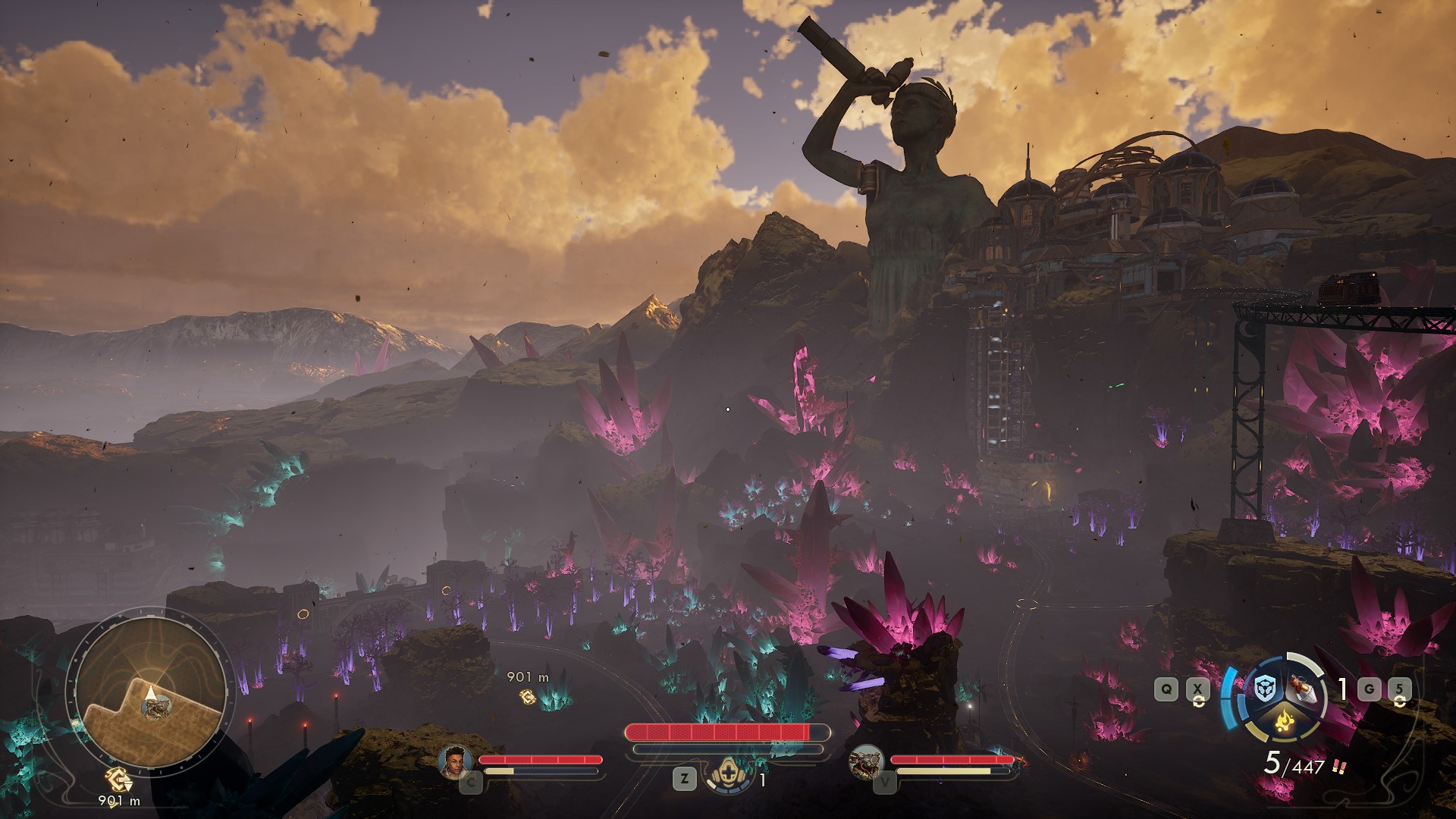The width and height of the screenshot is (1456, 819).
Task: Click the gold objective marker below the minimap
Action: [x=118, y=780]
